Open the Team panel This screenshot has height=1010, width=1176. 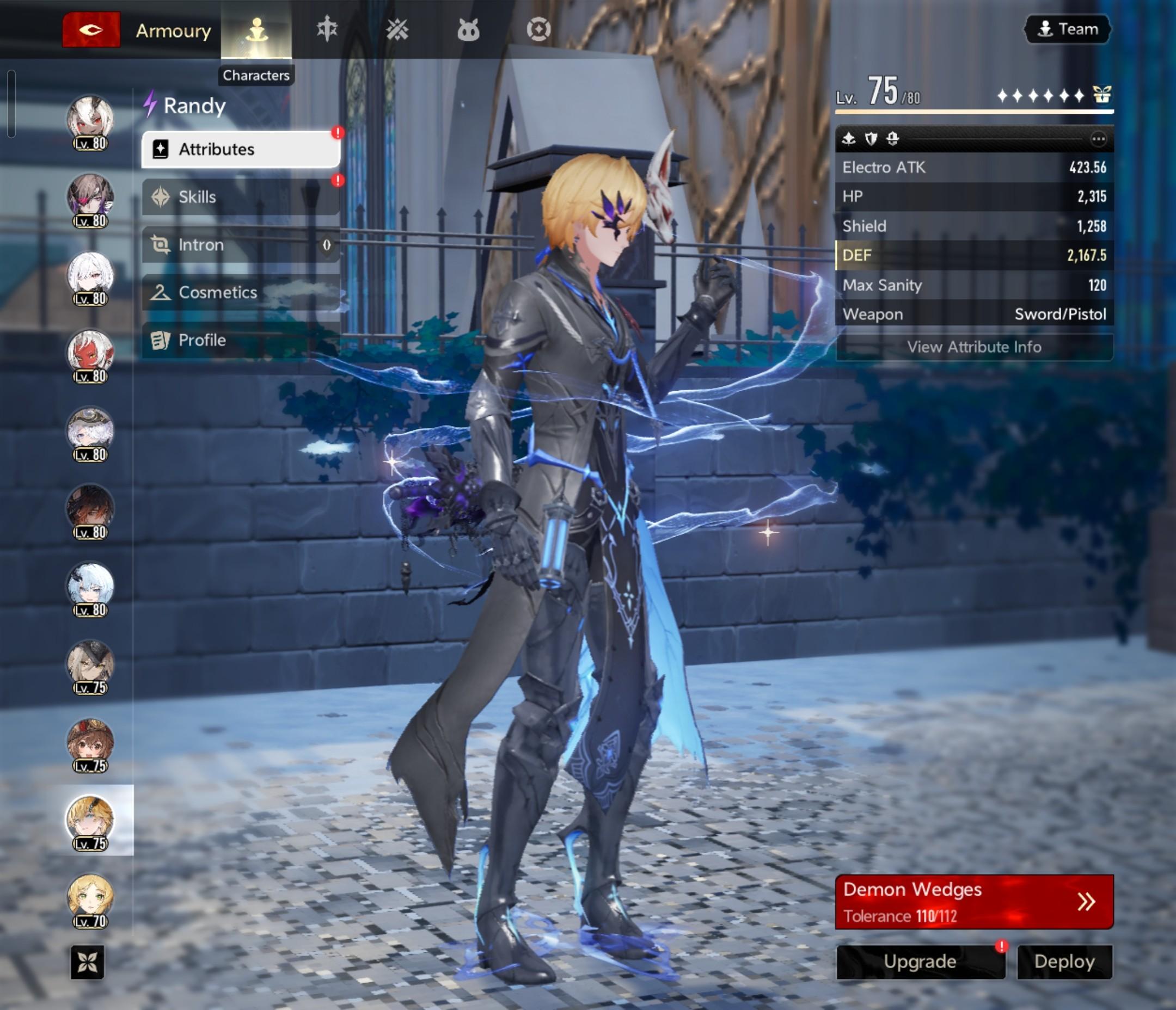(x=1068, y=29)
